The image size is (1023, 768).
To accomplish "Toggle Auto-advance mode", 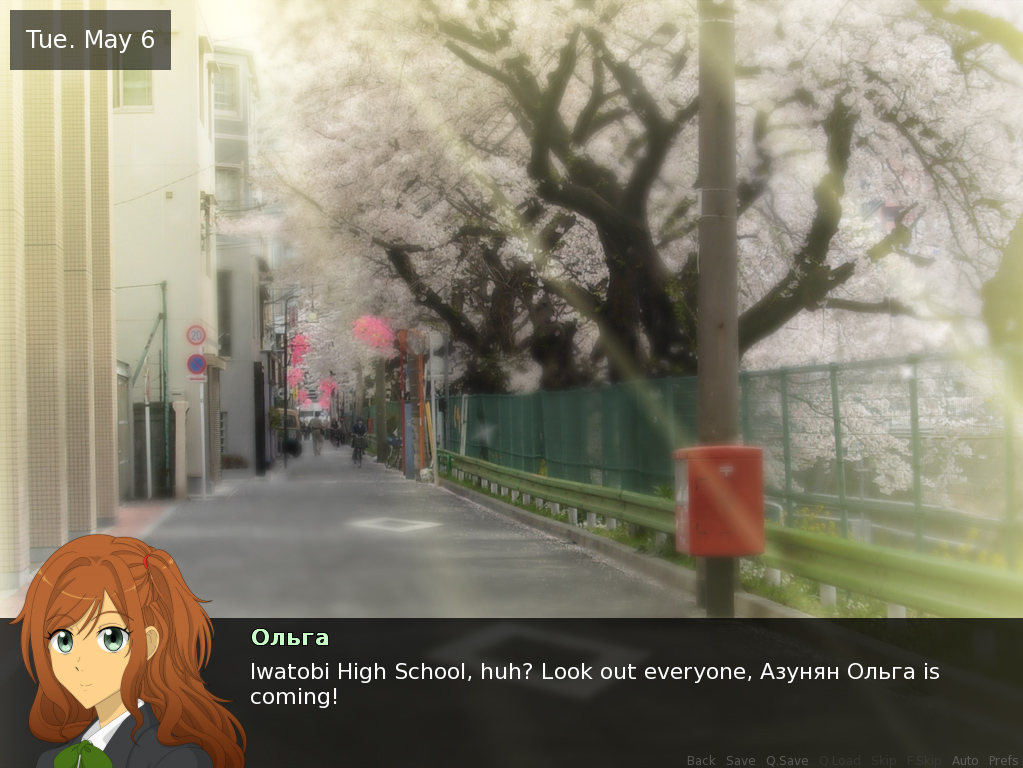I will 965,761.
